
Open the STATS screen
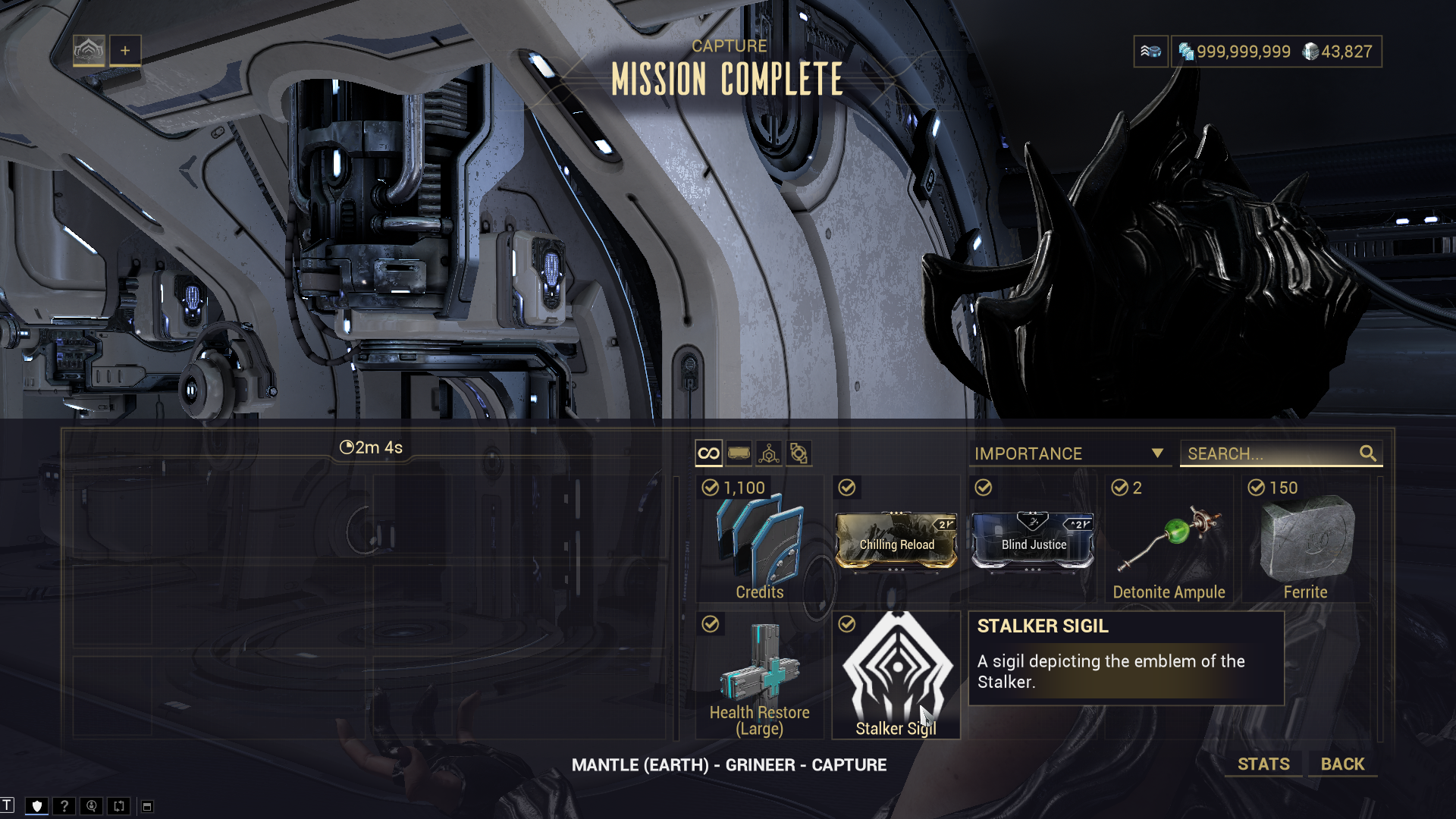click(1263, 764)
